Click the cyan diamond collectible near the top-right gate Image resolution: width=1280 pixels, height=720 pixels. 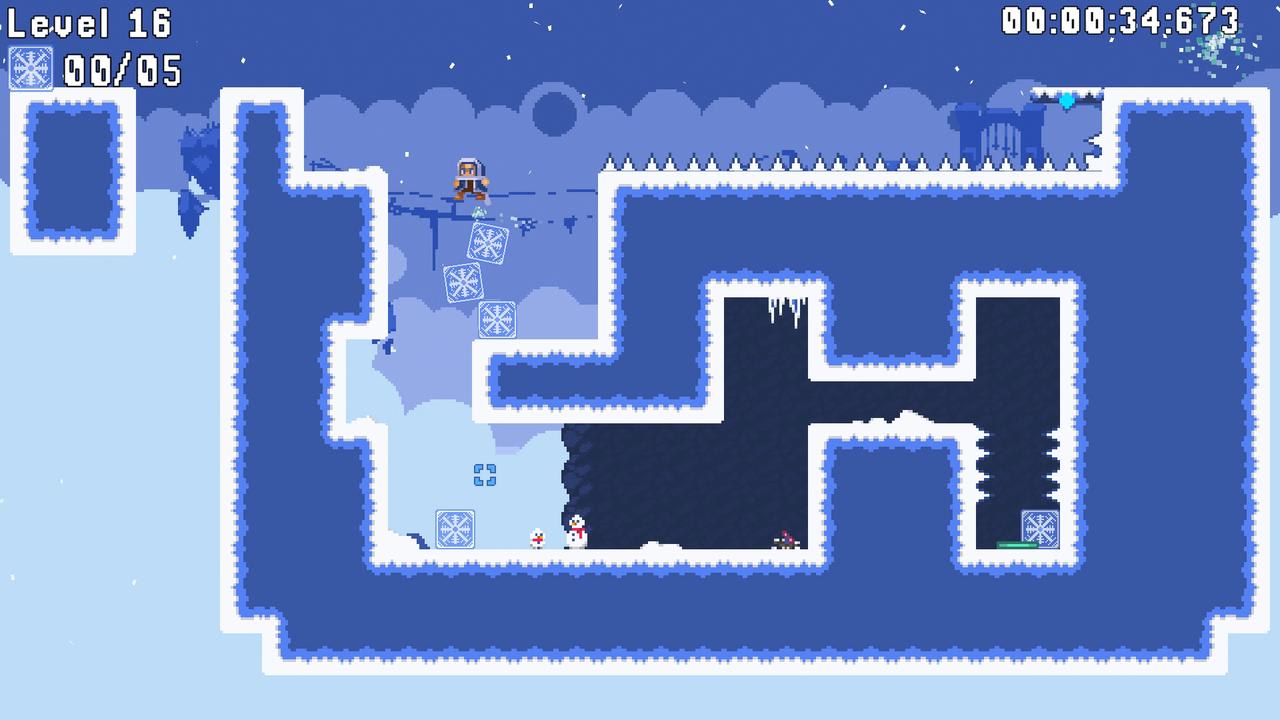click(1066, 99)
